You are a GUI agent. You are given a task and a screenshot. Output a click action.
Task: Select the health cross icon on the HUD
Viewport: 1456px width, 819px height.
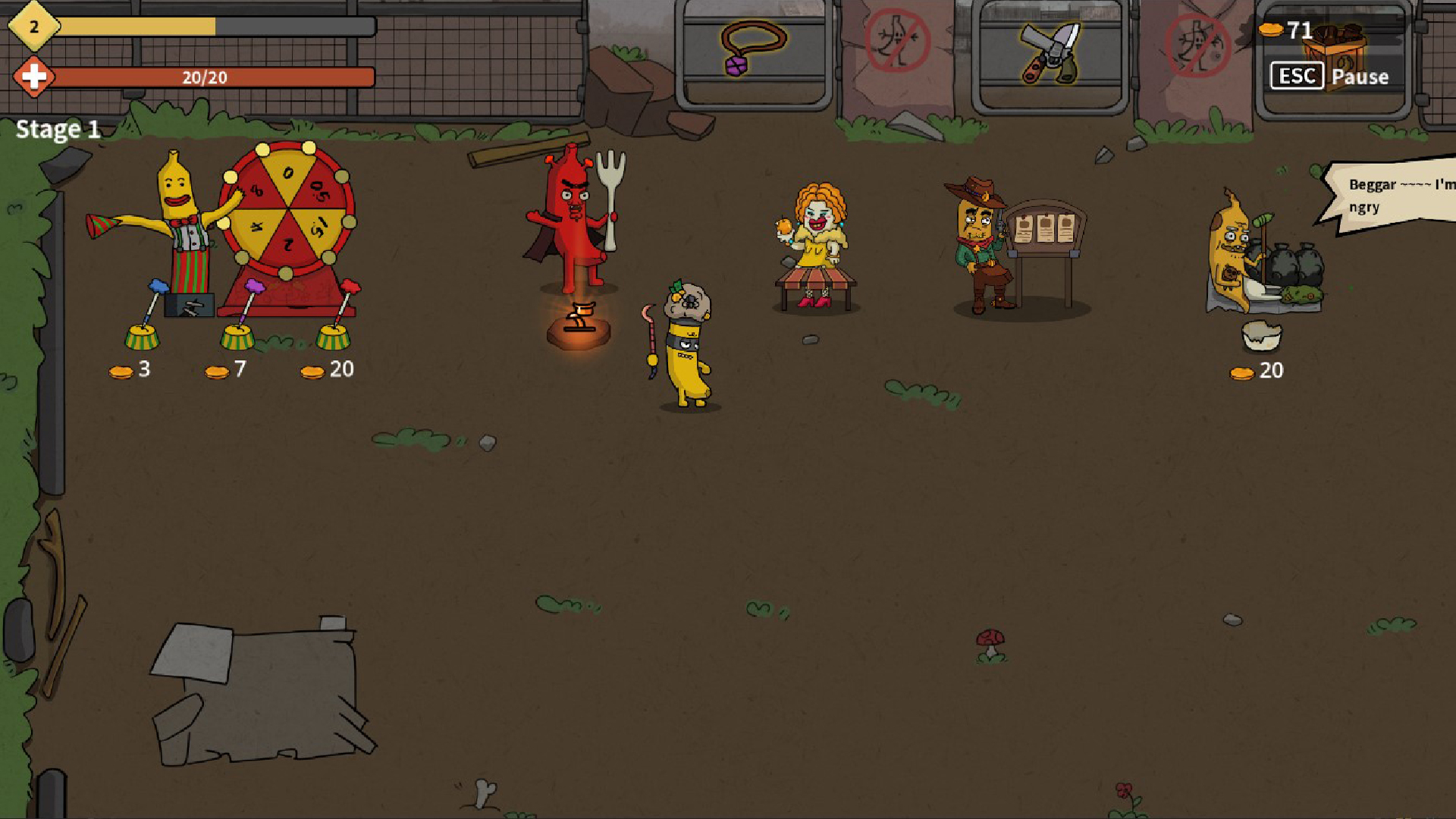tap(33, 77)
